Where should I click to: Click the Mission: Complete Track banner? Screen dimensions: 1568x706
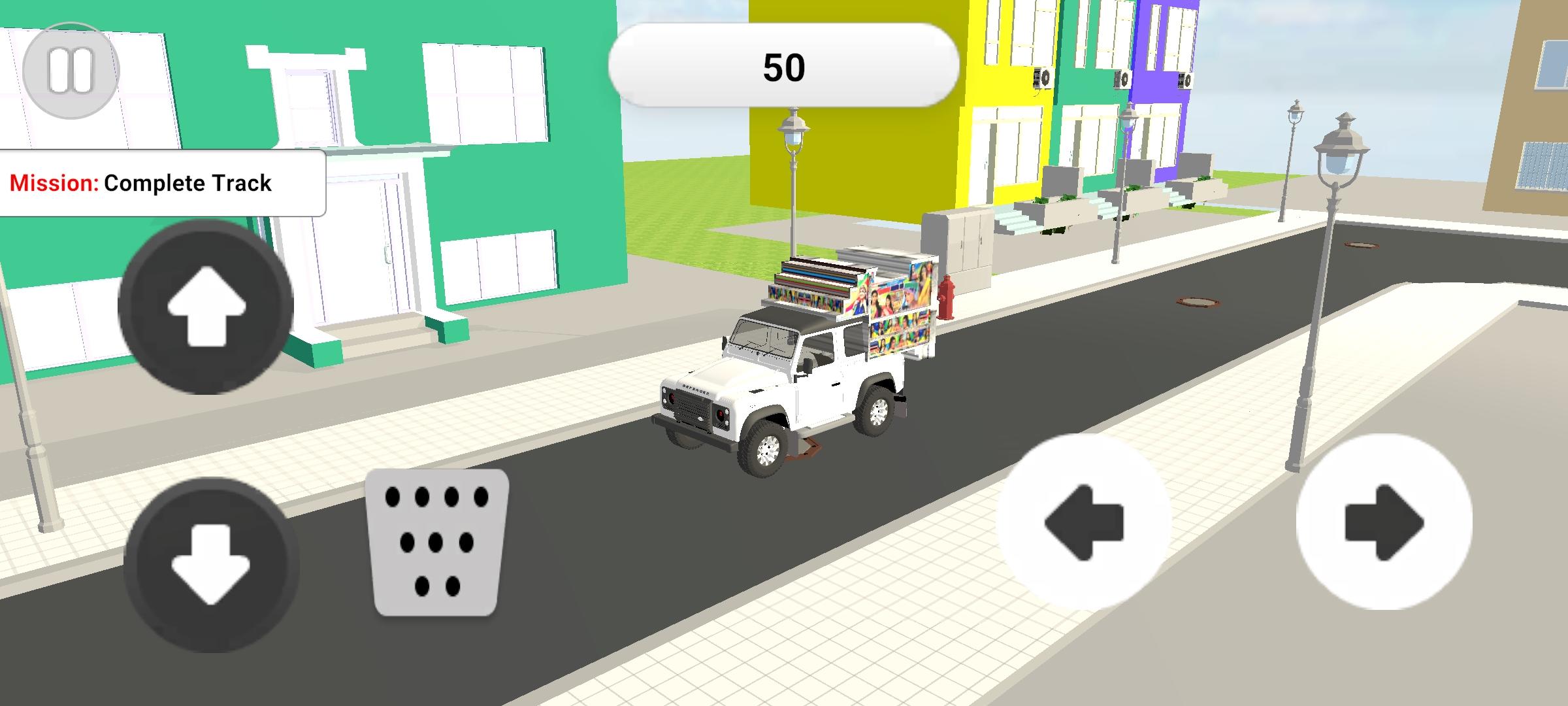(140, 183)
